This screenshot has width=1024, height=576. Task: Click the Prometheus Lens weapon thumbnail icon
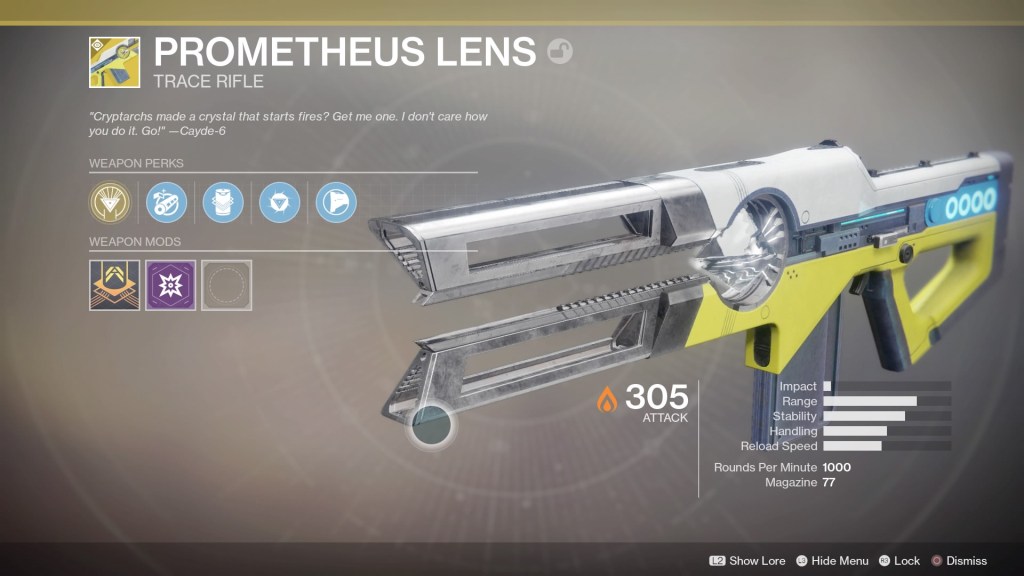click(x=114, y=62)
